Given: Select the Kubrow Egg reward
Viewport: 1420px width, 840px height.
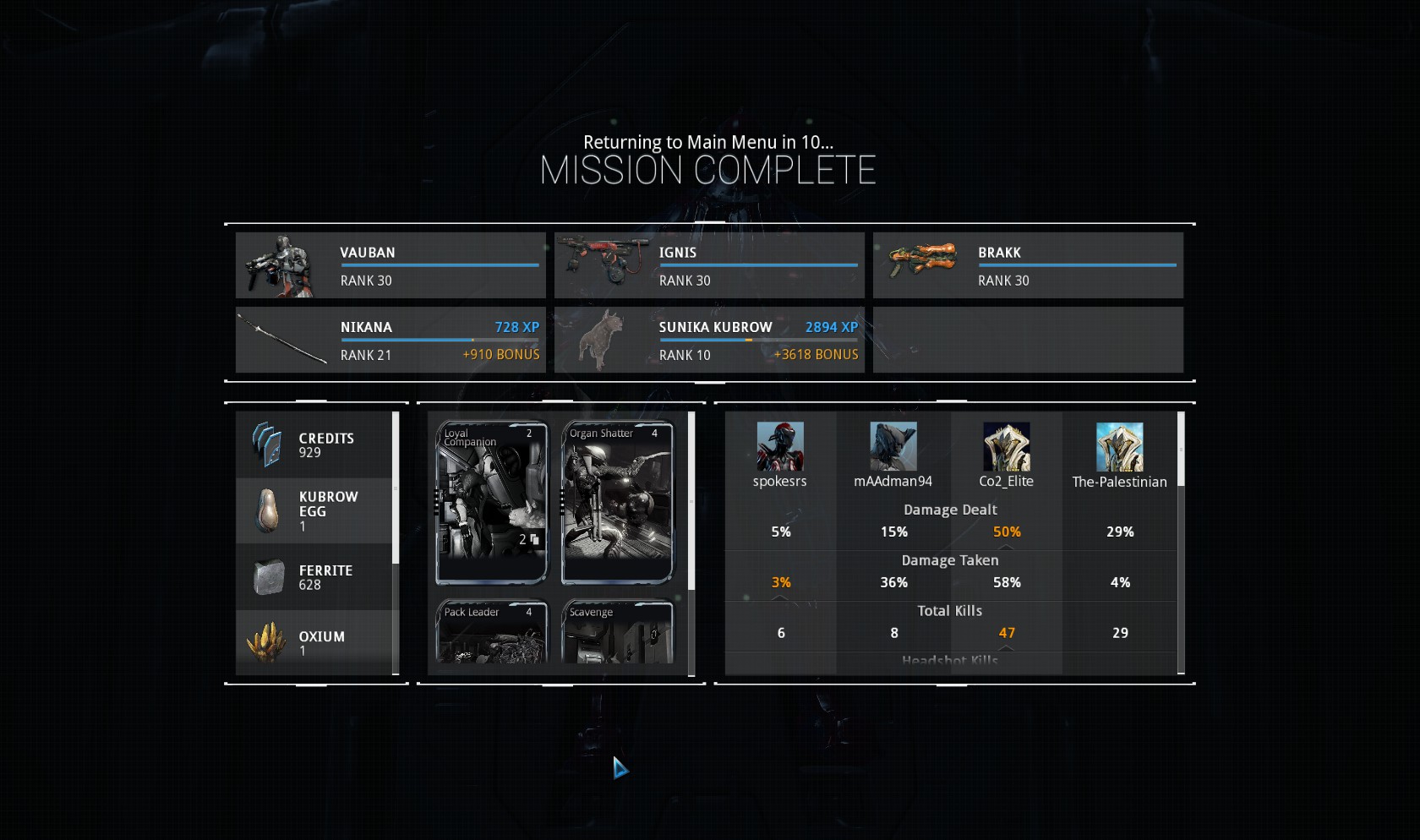Looking at the screenshot, I should tap(314, 510).
